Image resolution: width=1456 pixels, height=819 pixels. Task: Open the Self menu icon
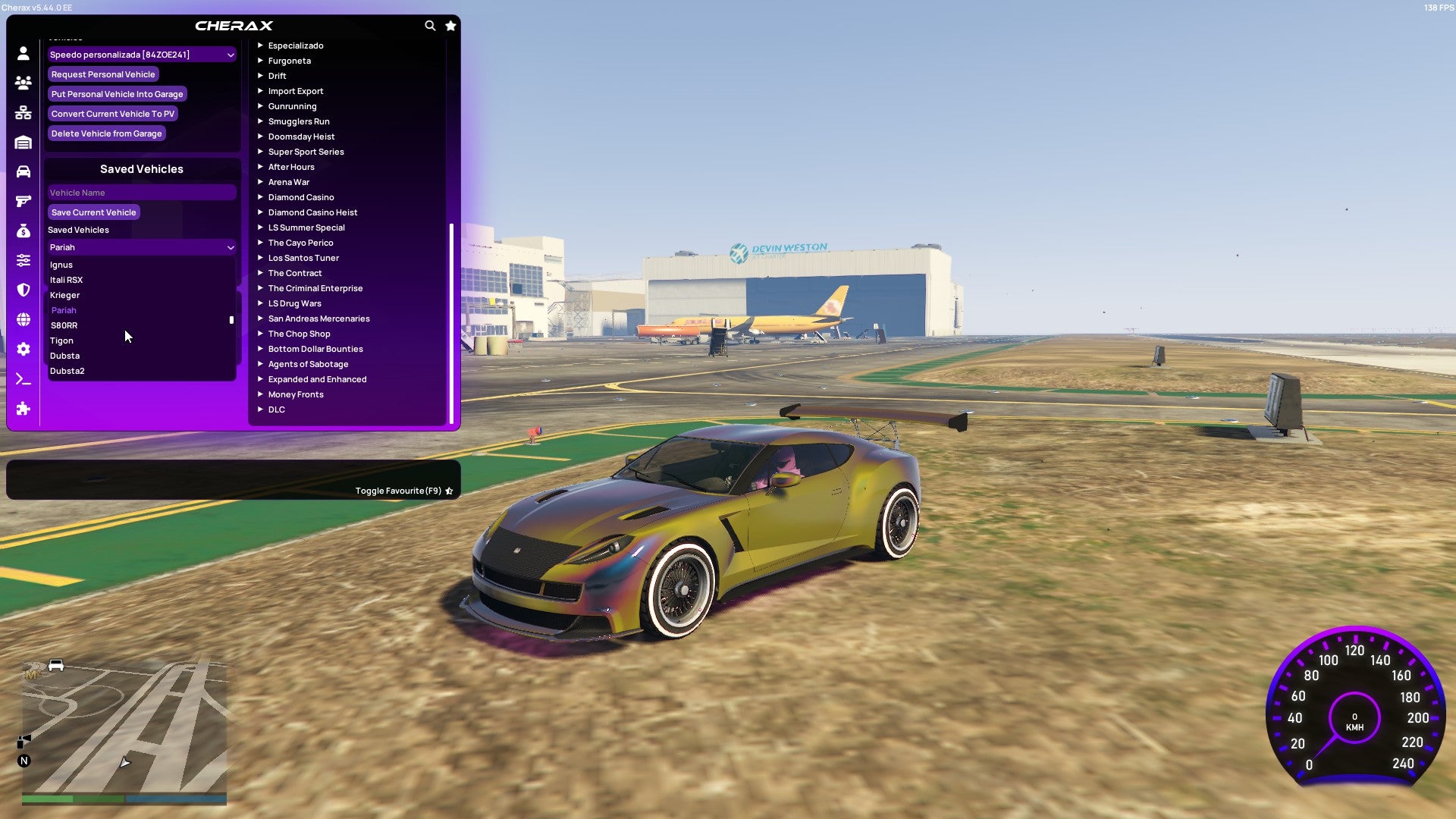[x=23, y=53]
